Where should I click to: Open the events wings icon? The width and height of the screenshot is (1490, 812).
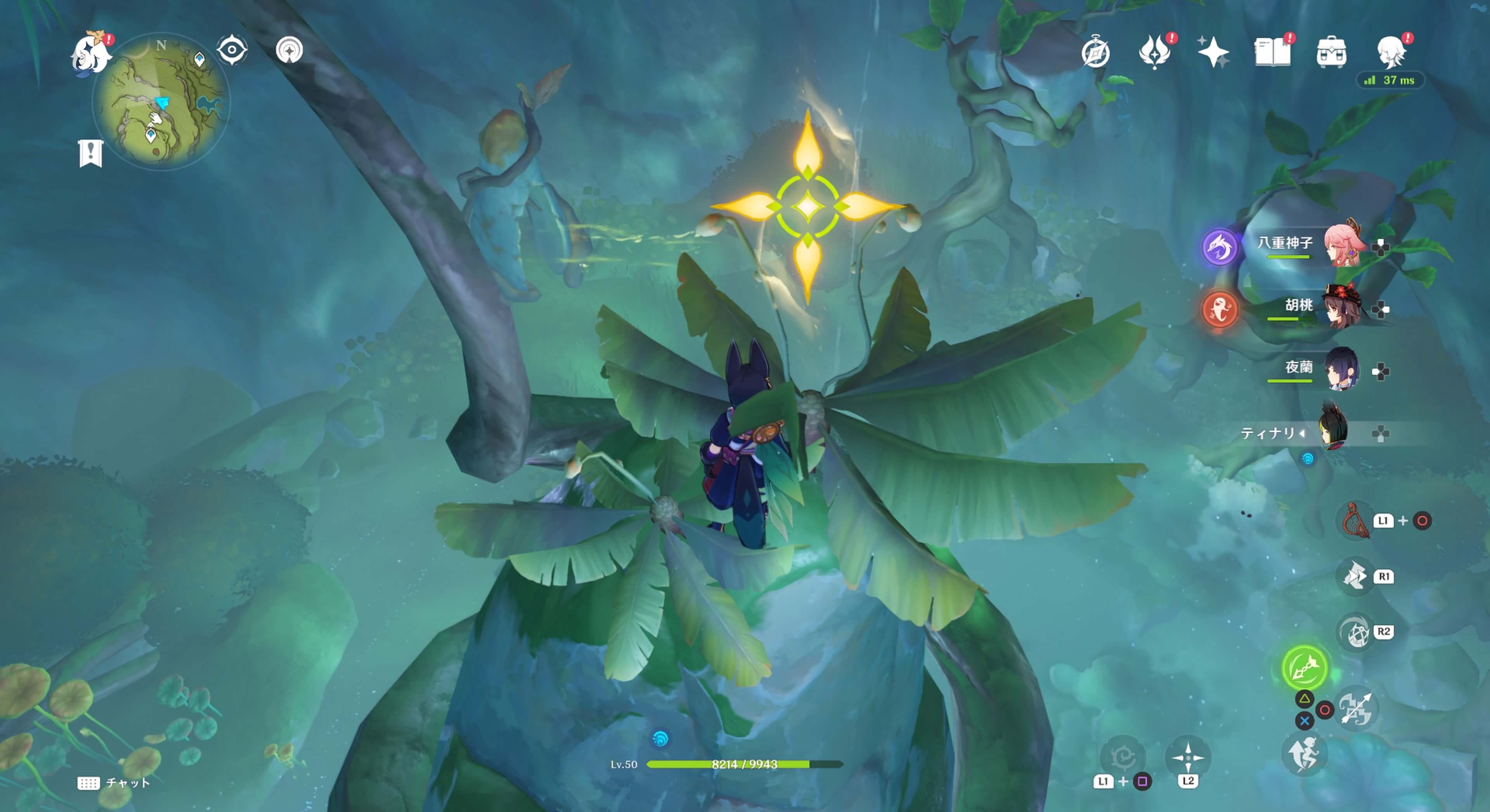(x=1154, y=53)
